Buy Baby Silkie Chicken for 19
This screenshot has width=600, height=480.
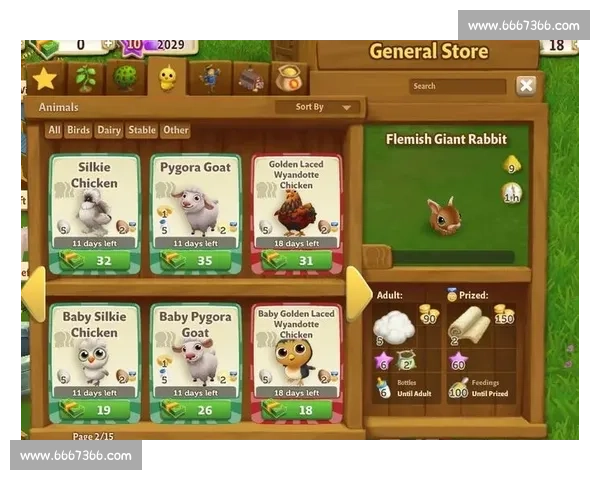(94, 409)
